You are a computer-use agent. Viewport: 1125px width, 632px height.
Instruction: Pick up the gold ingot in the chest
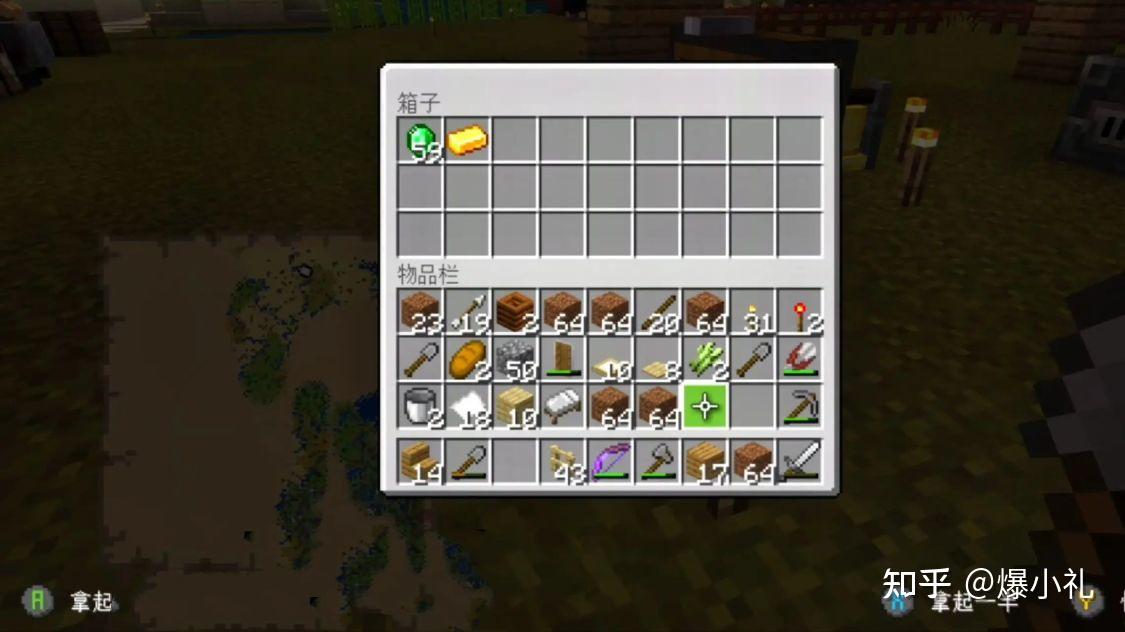tap(468, 141)
